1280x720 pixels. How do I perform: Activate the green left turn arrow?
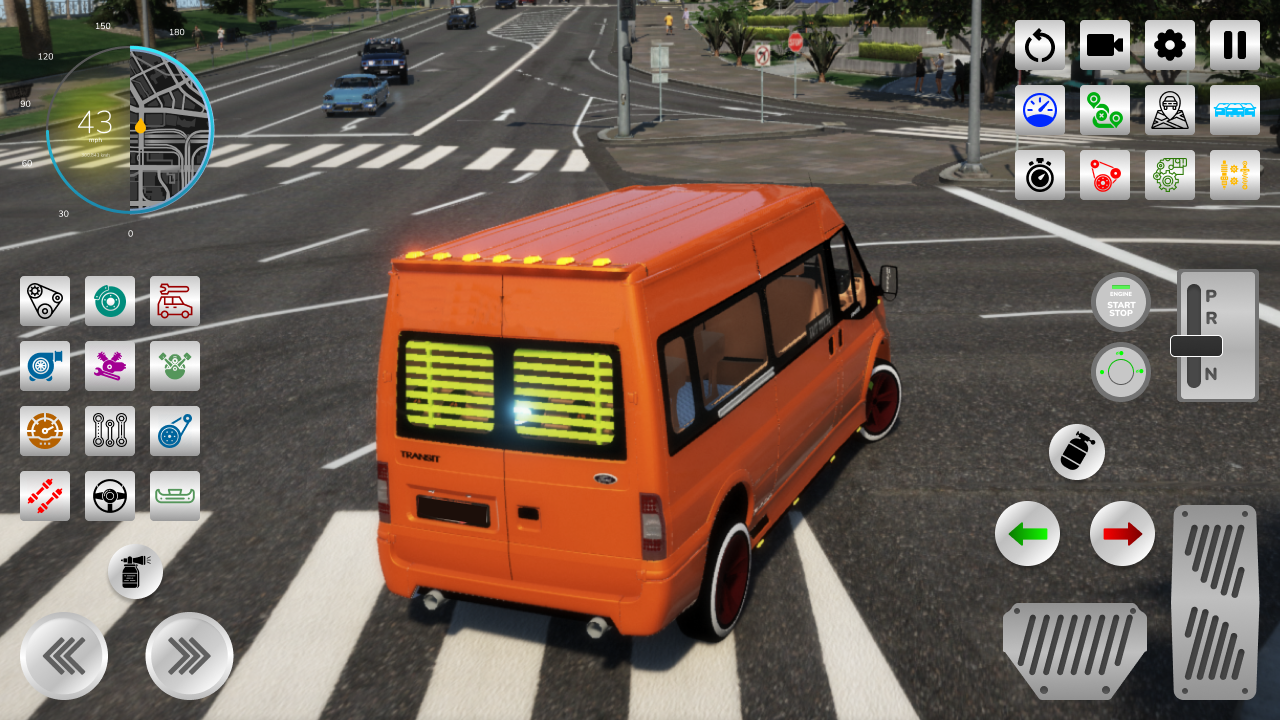coord(1028,534)
